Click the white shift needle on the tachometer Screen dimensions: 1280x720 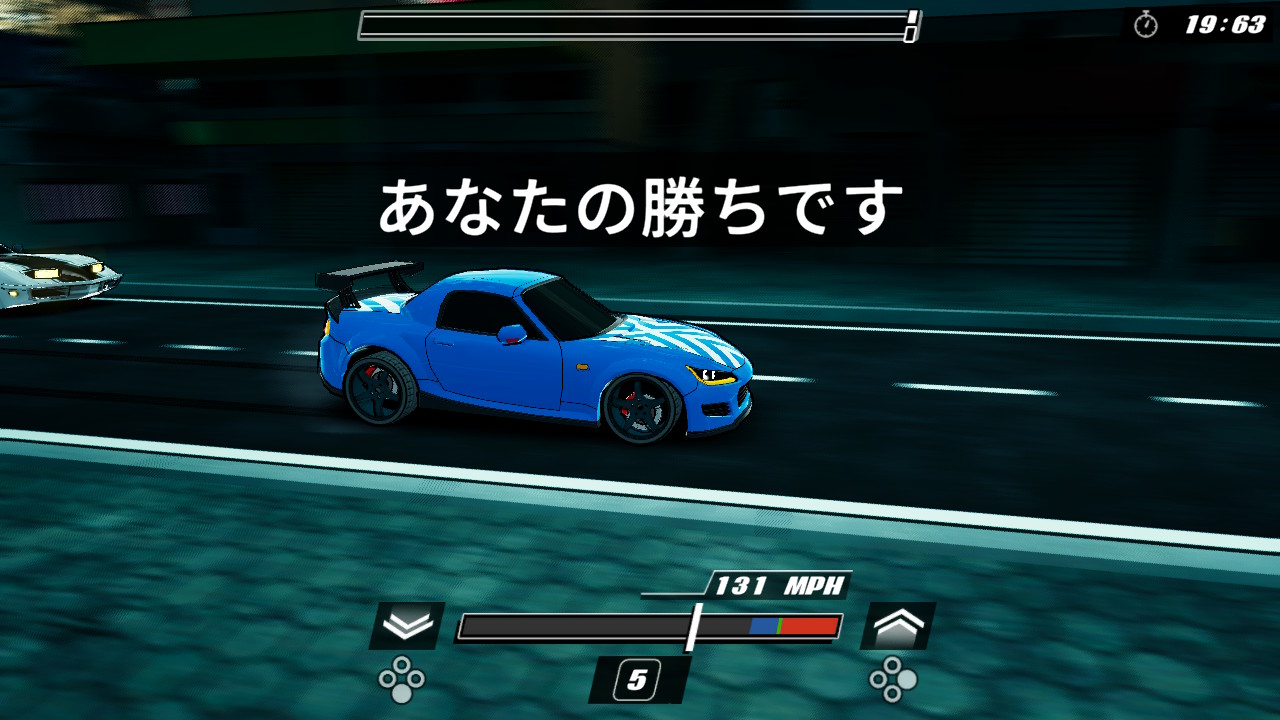click(x=694, y=625)
